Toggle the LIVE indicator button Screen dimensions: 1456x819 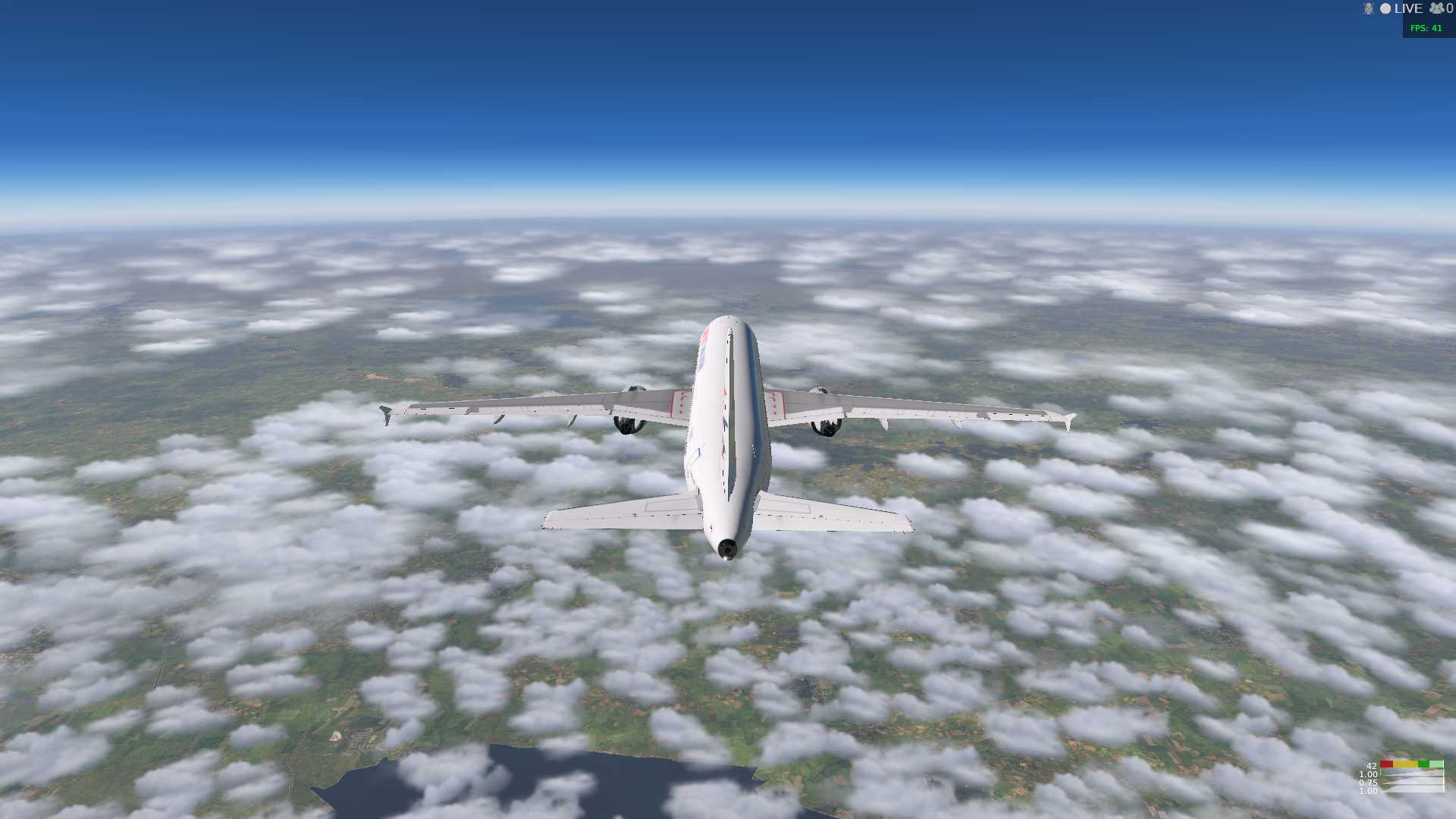(x=1401, y=8)
